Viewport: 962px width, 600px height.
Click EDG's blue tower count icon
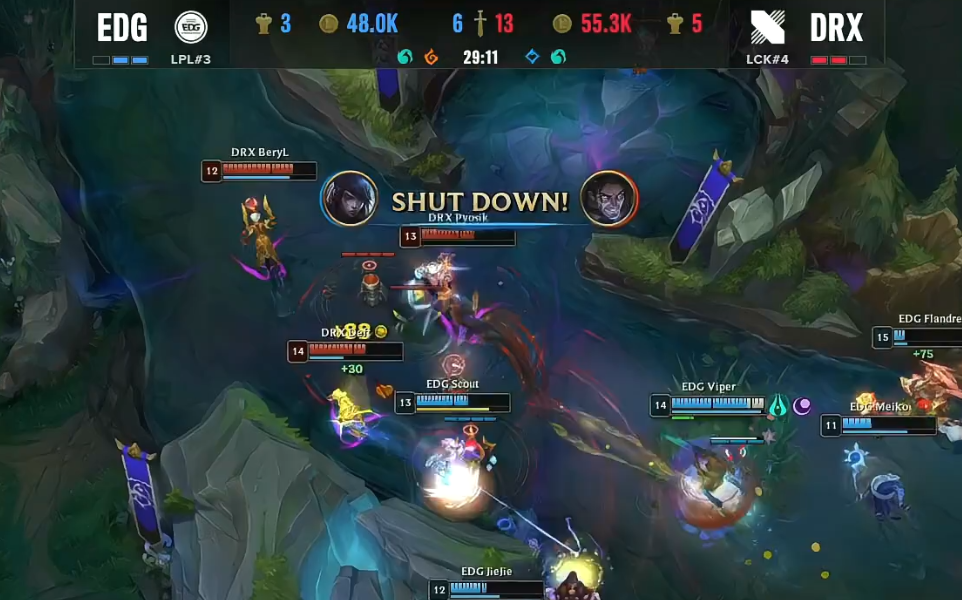click(x=264, y=24)
